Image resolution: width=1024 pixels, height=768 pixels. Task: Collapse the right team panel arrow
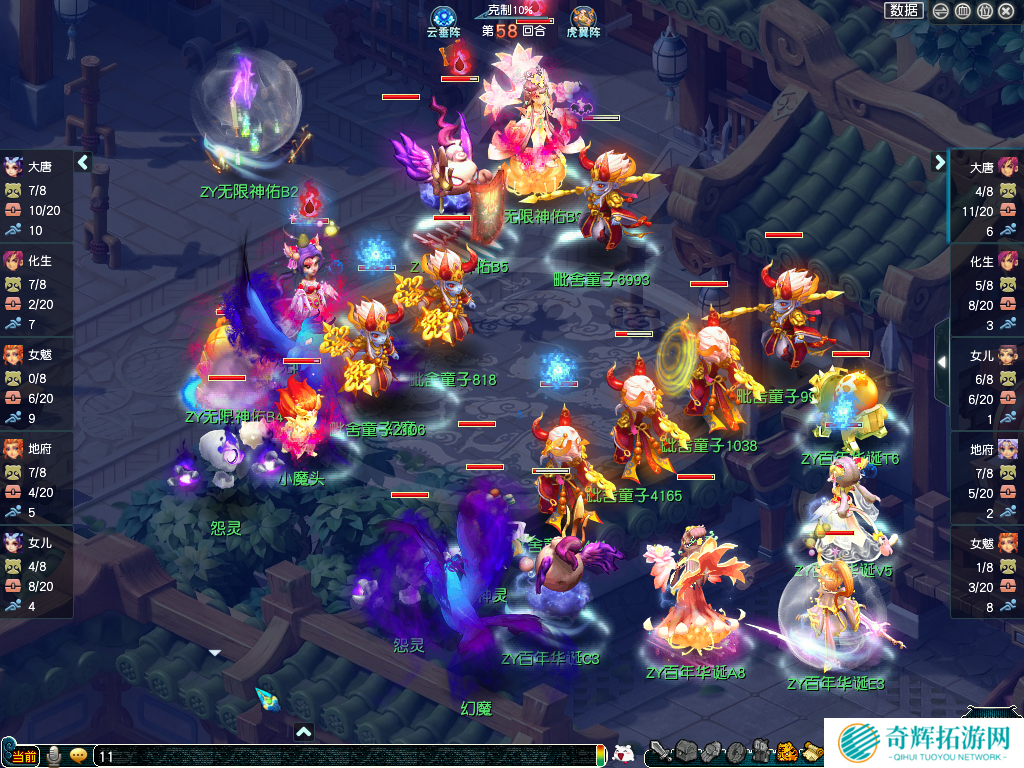[x=940, y=162]
